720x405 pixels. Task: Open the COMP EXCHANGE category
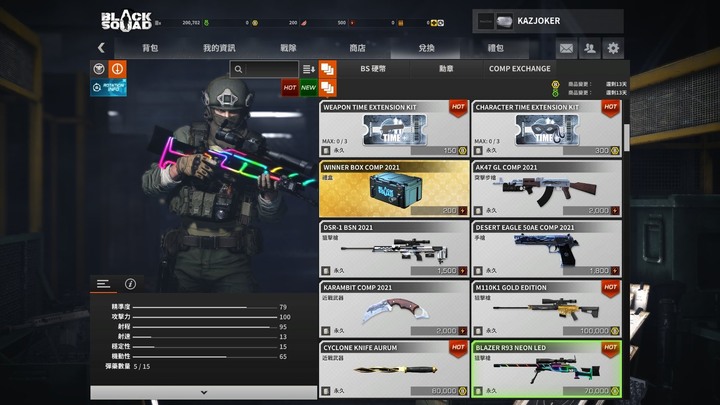[x=519, y=69]
